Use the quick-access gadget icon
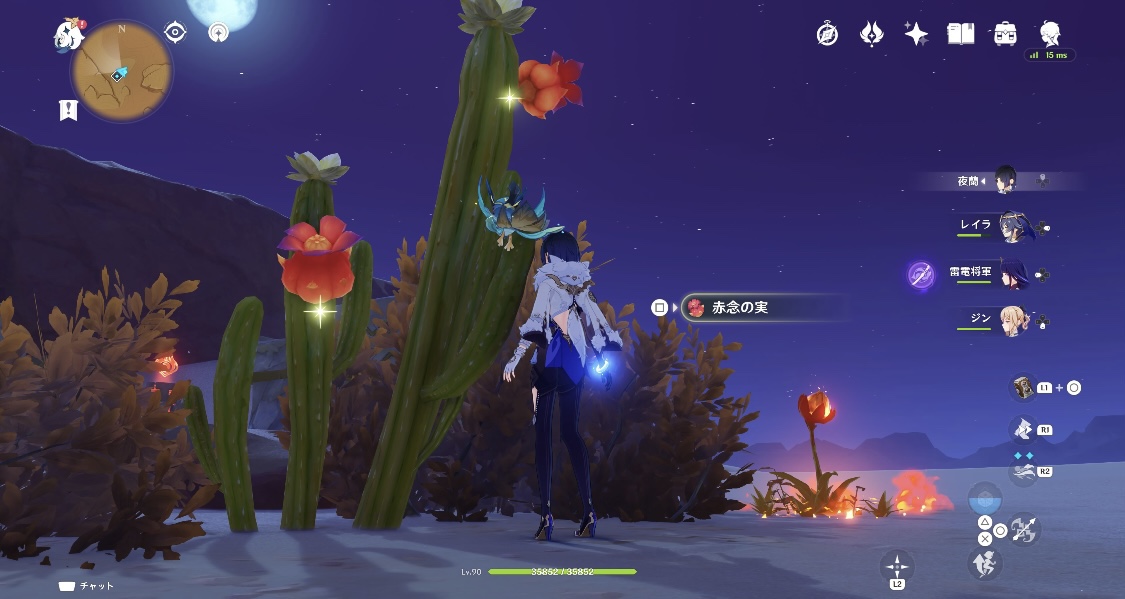The height and width of the screenshot is (599, 1125). 1022,387
